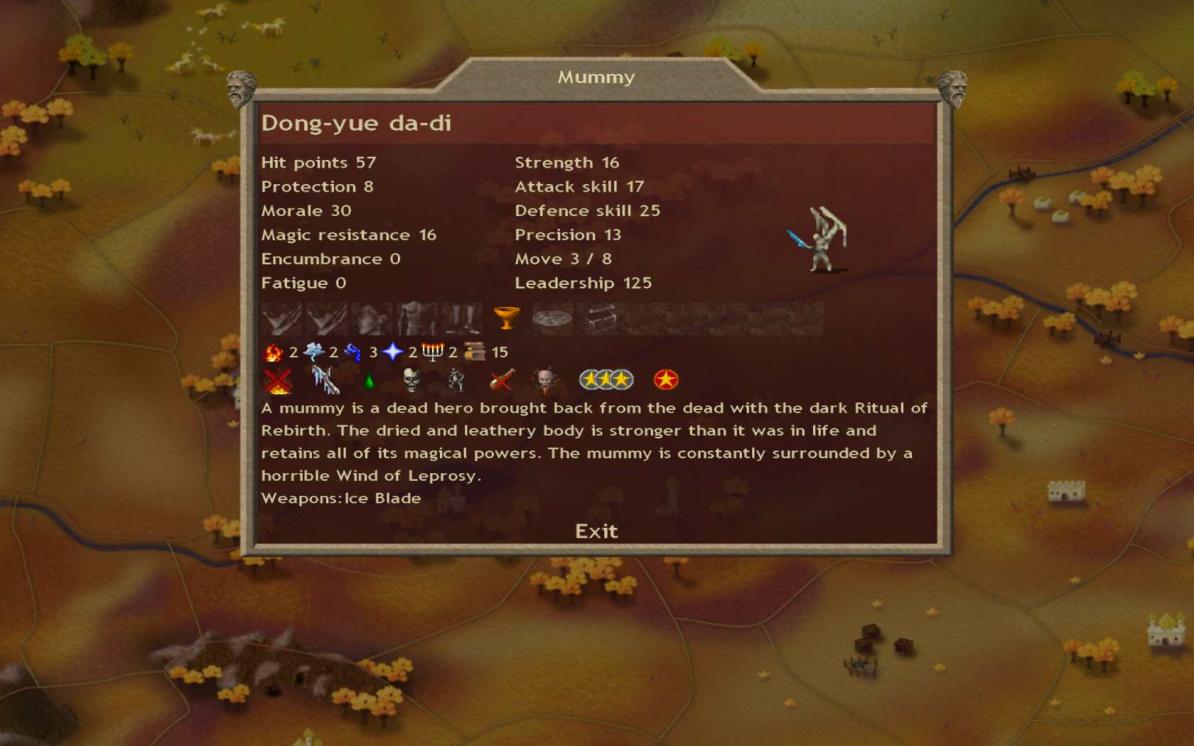Close the Mummy panel with Exit
1194x746 pixels.
[596, 531]
